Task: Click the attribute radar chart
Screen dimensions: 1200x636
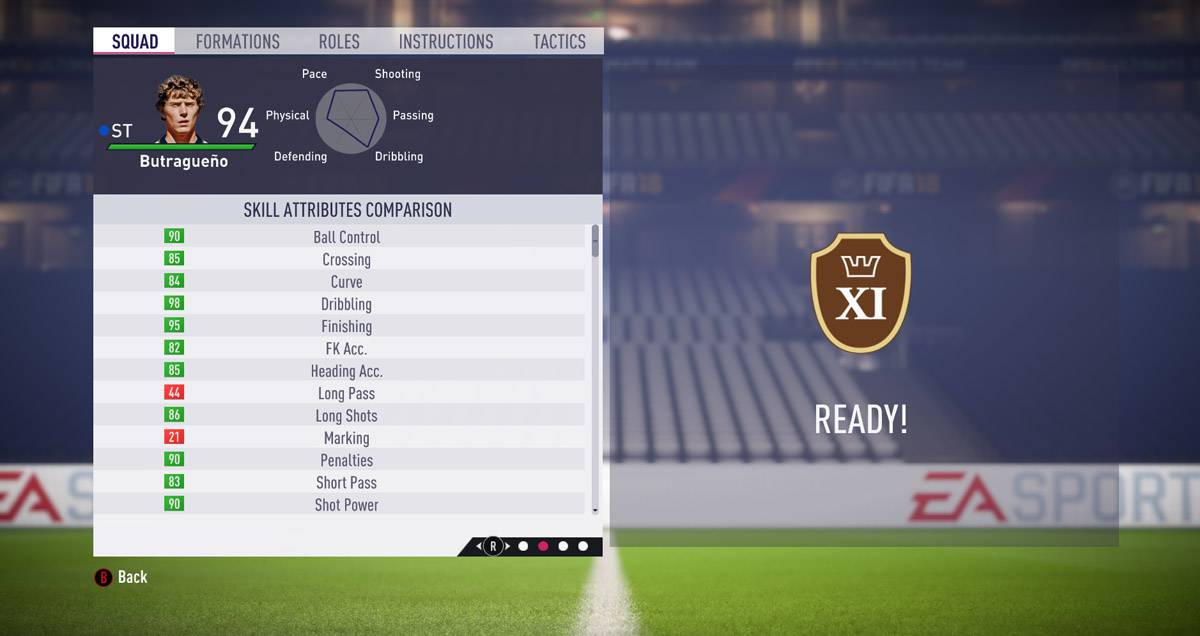Action: [x=351, y=117]
